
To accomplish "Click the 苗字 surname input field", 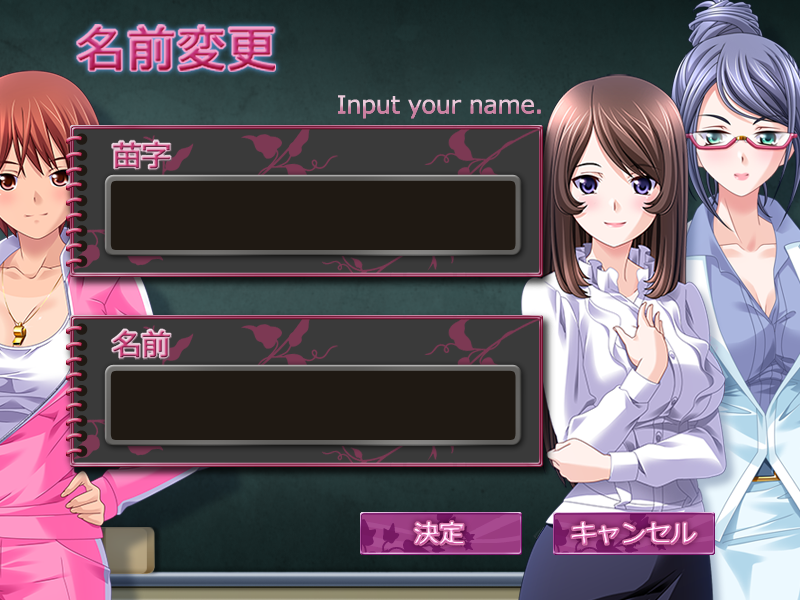I will (x=312, y=215).
